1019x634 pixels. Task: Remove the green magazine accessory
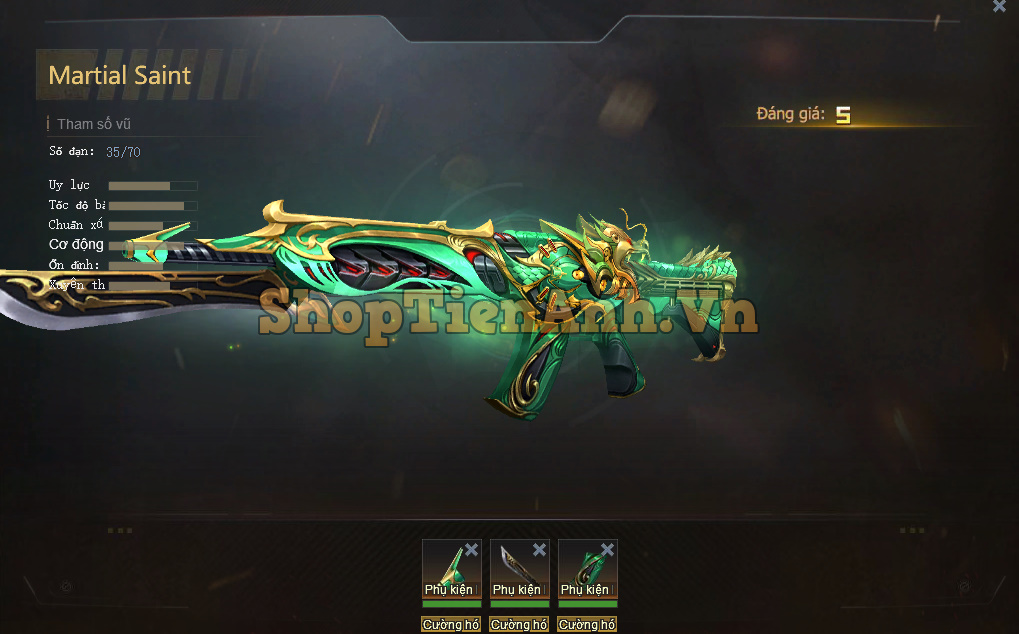(x=608, y=550)
